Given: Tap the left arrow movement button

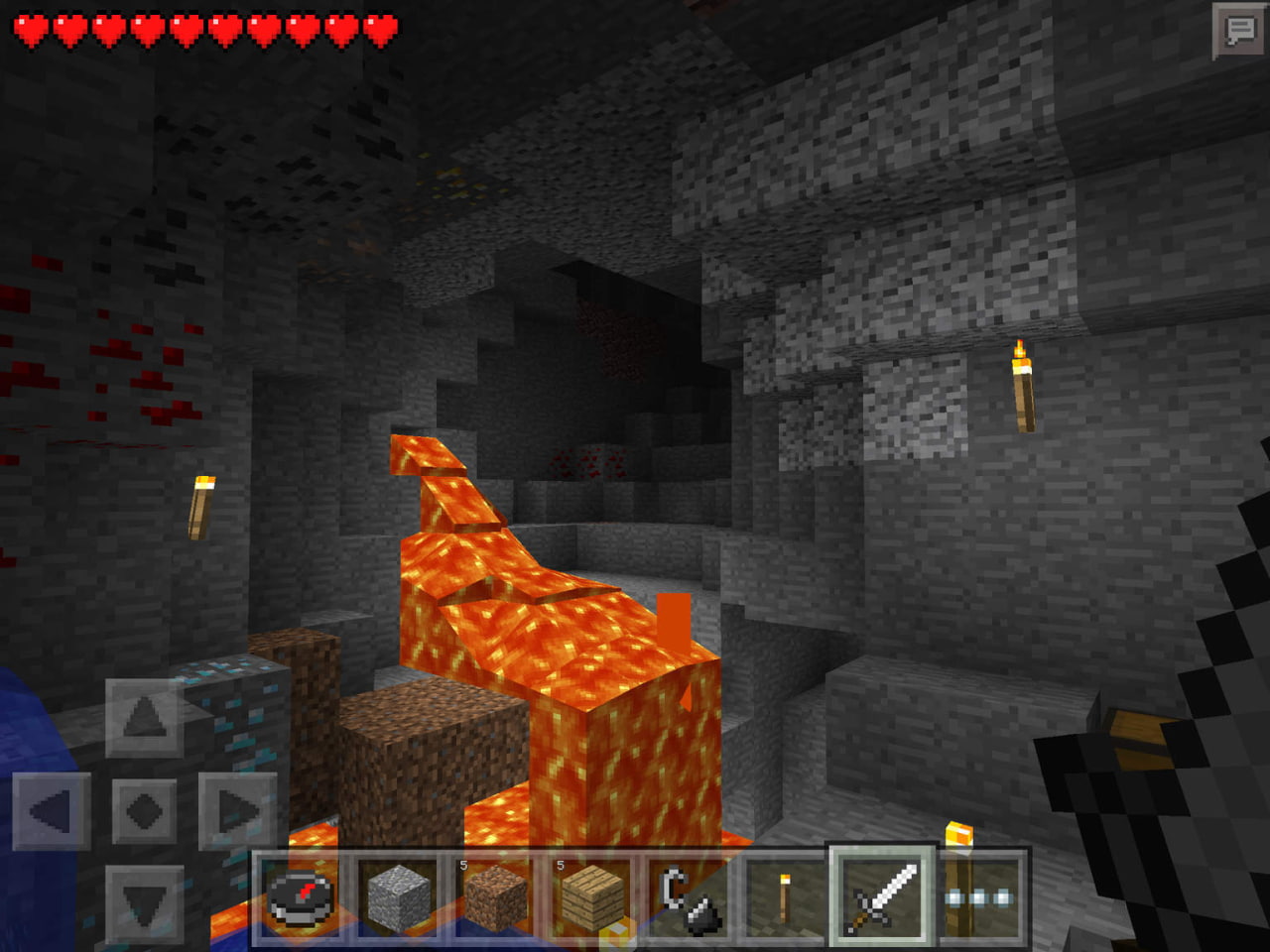Looking at the screenshot, I should tap(52, 812).
